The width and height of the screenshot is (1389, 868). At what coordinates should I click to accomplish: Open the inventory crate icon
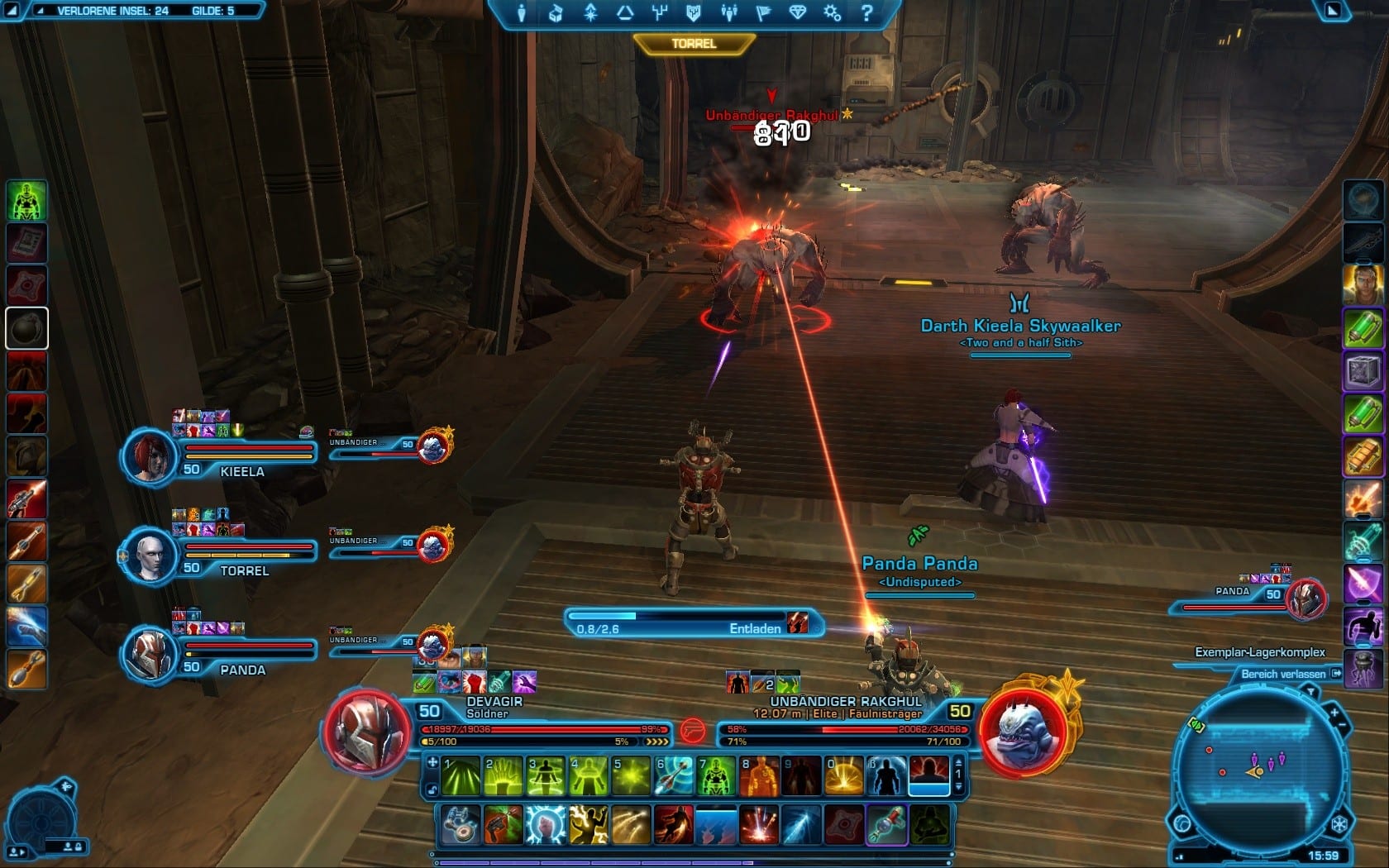click(556, 13)
